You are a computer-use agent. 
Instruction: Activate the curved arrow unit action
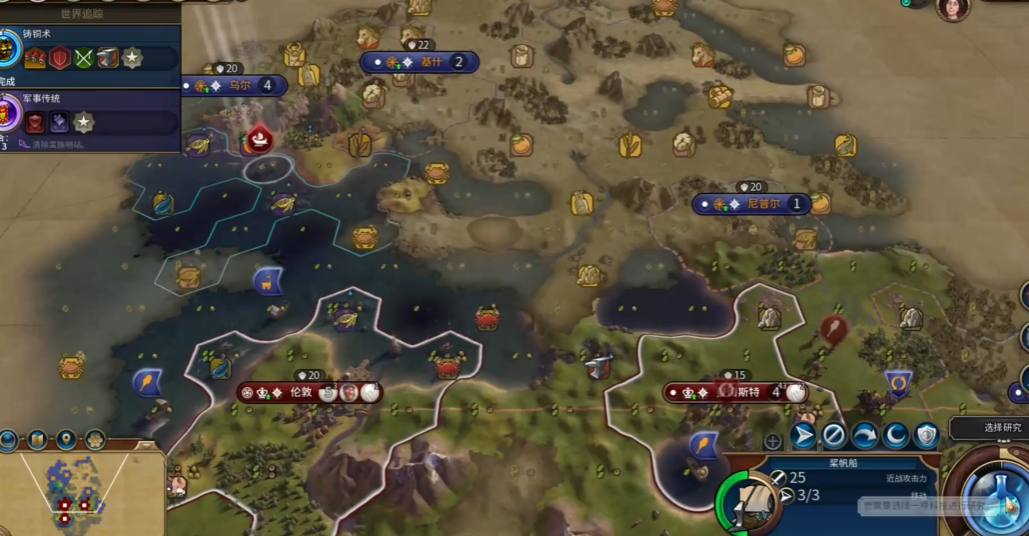tap(865, 436)
